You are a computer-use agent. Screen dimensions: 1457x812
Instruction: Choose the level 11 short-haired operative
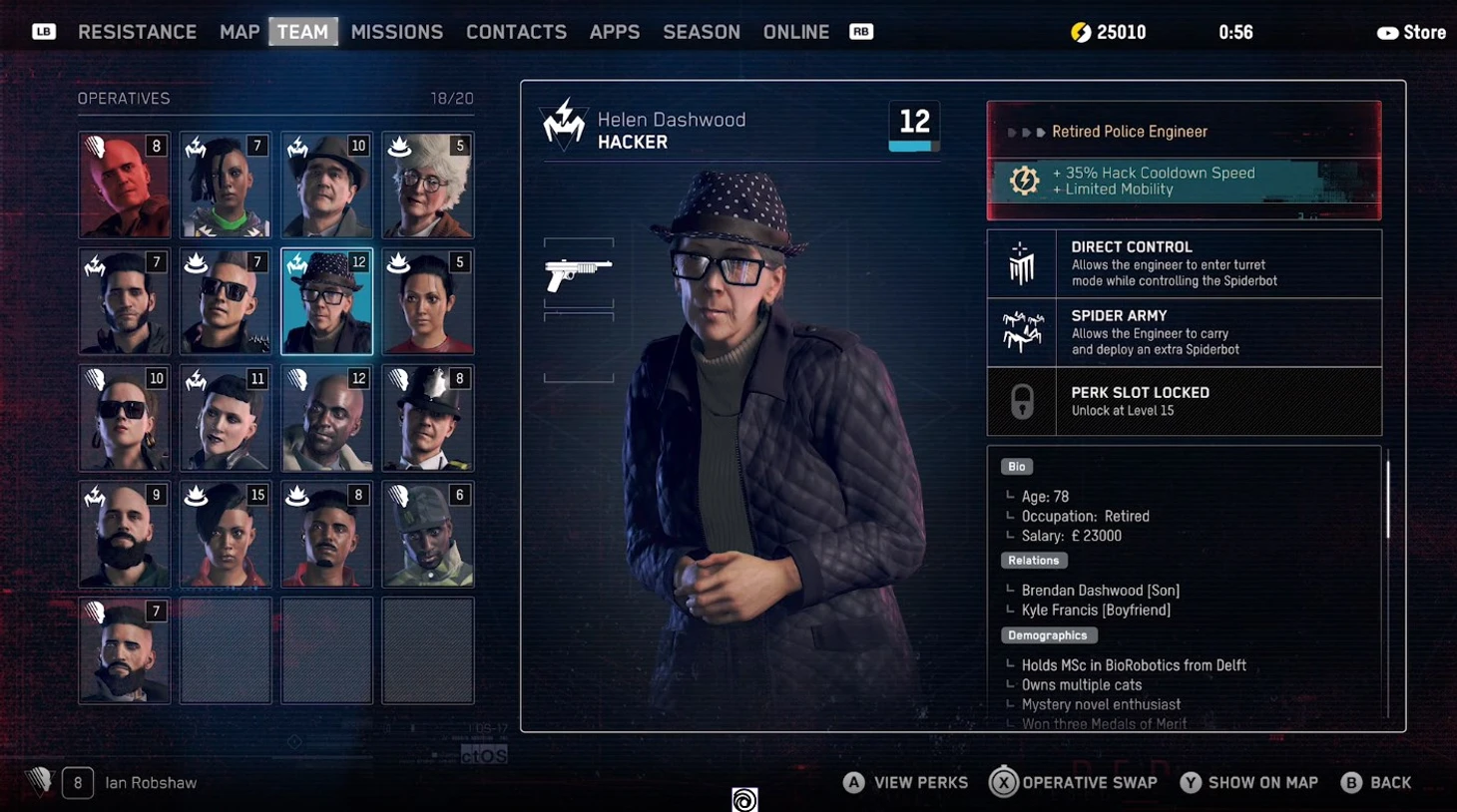coord(226,417)
